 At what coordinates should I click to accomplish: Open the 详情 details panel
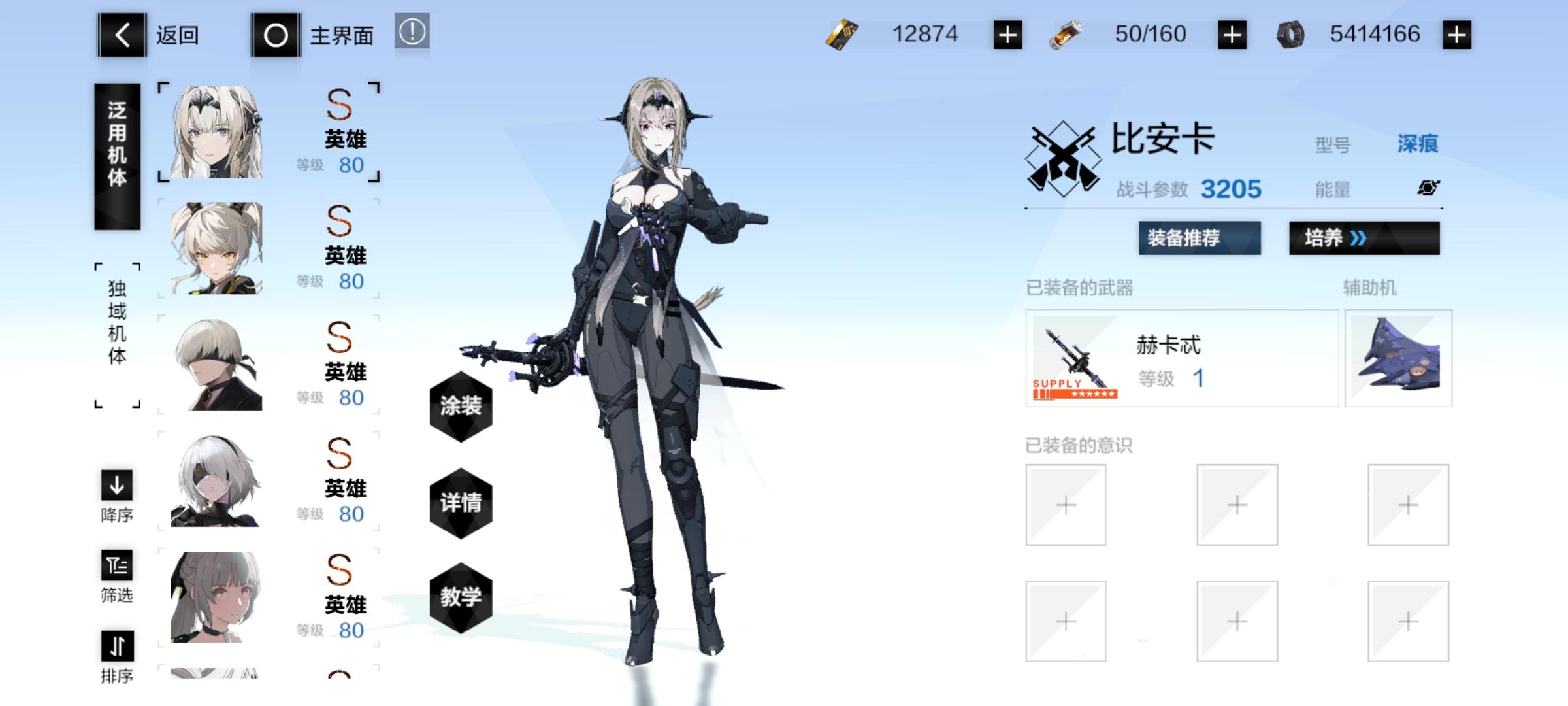tap(461, 503)
